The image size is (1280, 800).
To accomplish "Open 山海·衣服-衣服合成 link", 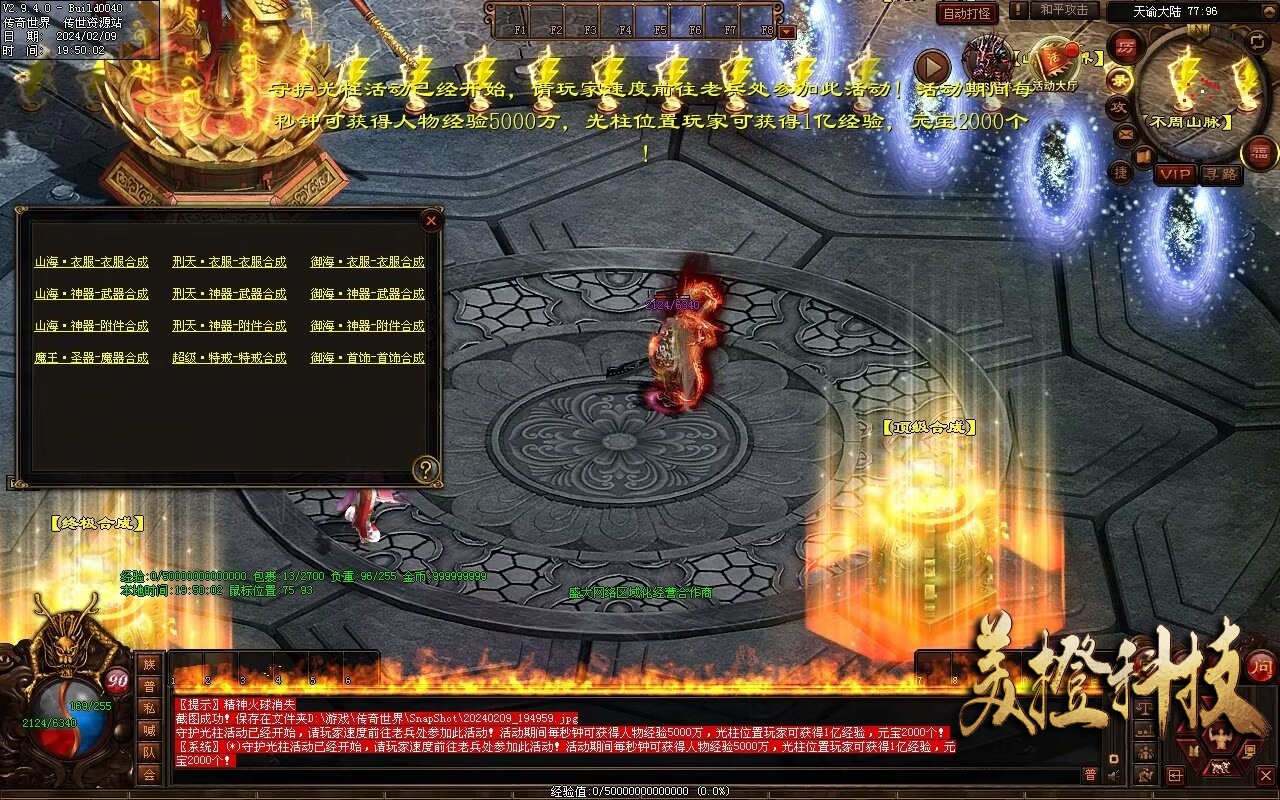I will click(91, 262).
